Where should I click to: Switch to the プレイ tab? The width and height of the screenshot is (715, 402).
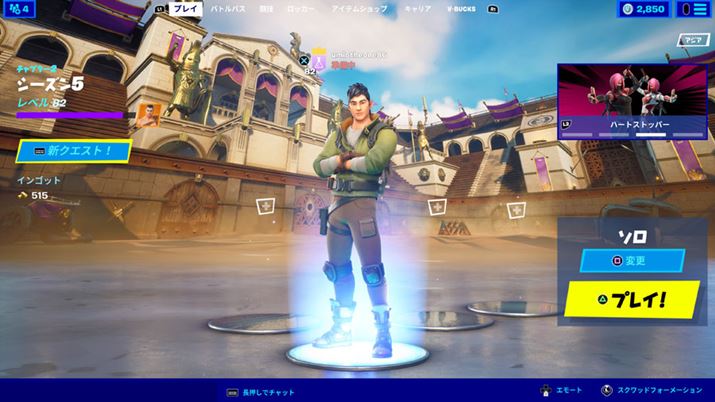tap(186, 8)
